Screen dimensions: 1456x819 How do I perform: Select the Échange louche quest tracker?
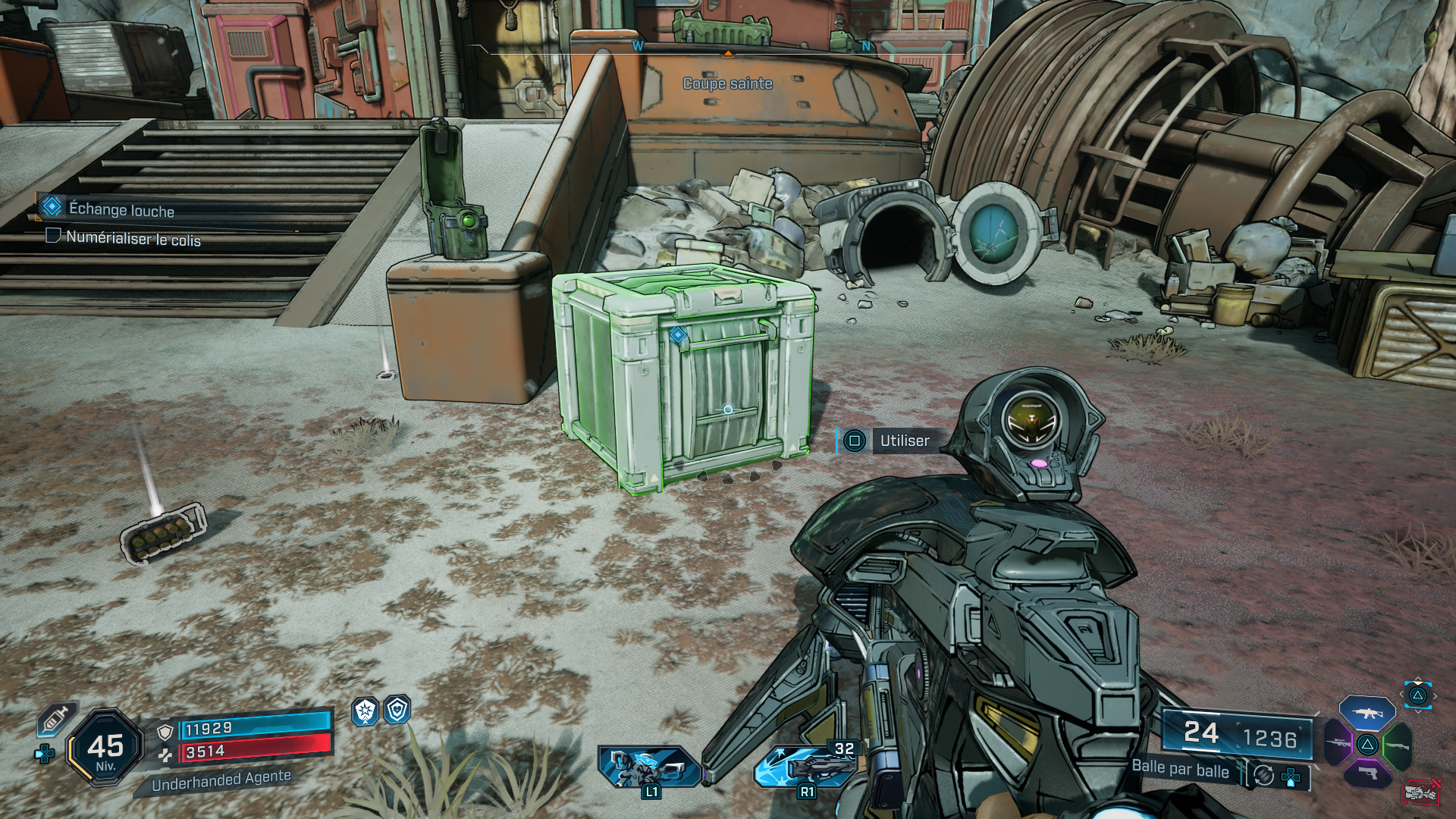(121, 209)
